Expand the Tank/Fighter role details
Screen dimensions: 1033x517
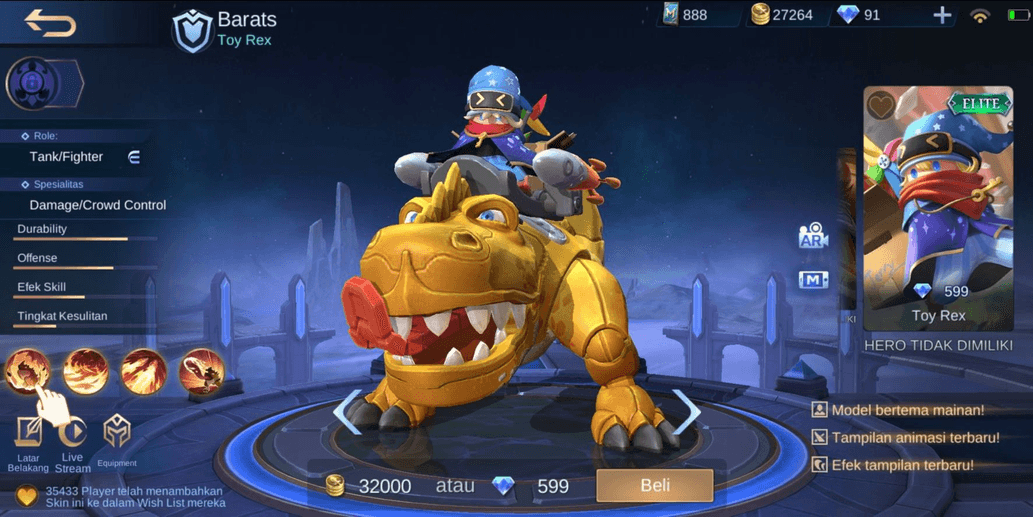pos(134,157)
